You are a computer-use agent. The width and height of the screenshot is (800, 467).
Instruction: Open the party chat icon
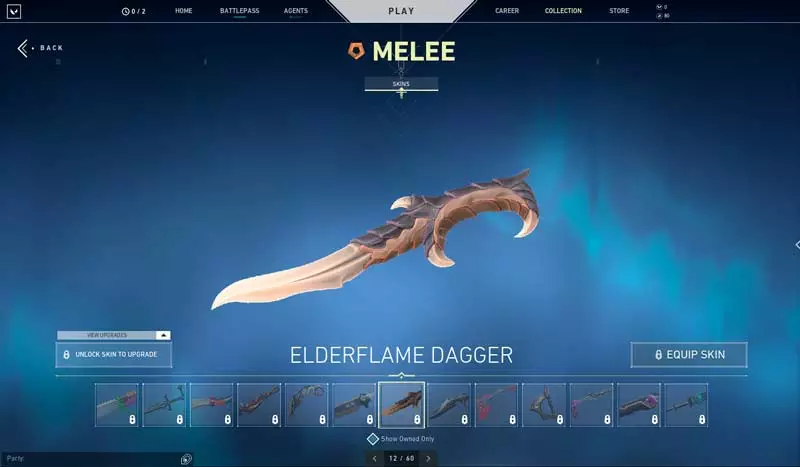click(x=186, y=459)
